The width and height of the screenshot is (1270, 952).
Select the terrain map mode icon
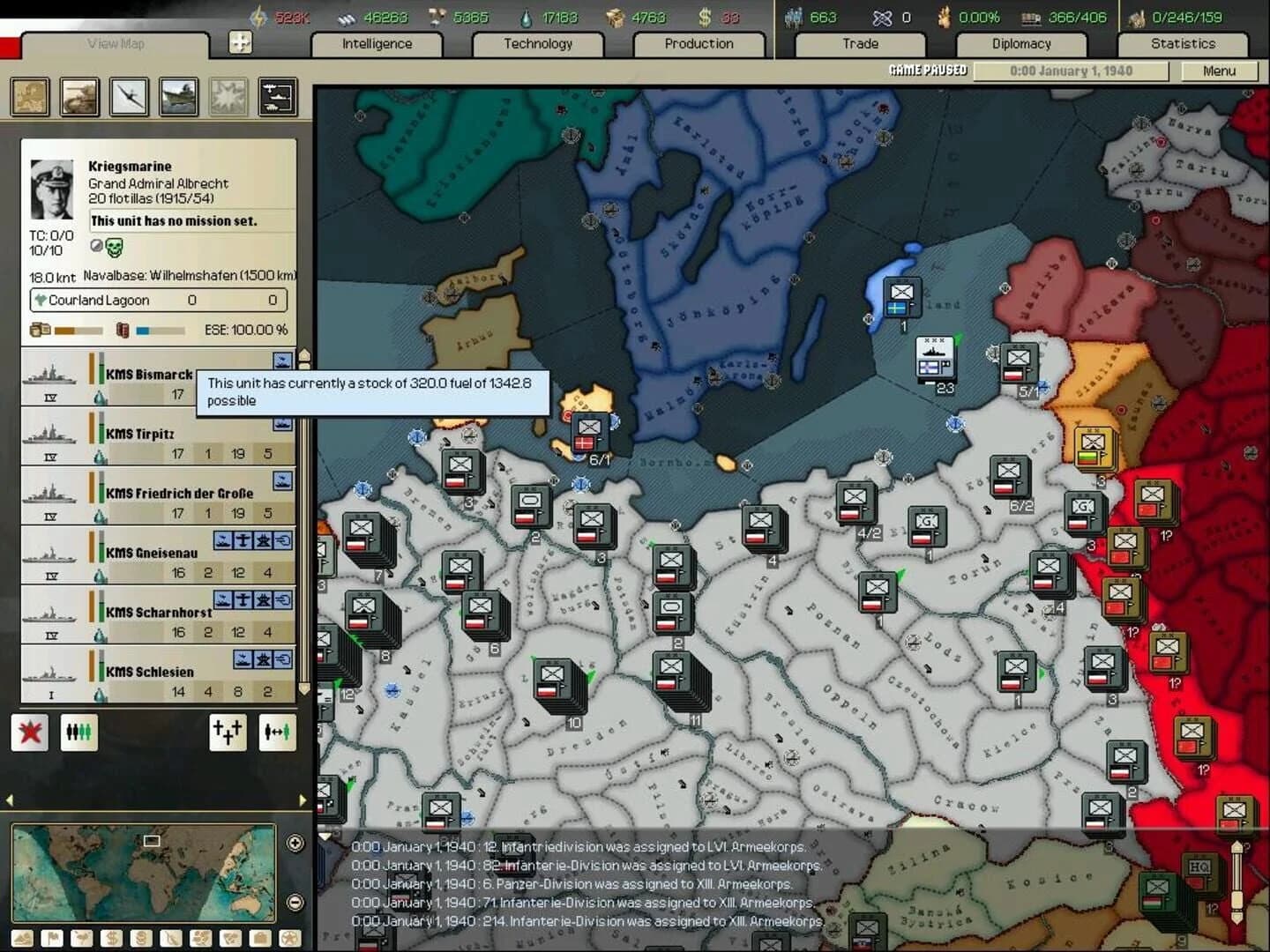point(29,97)
